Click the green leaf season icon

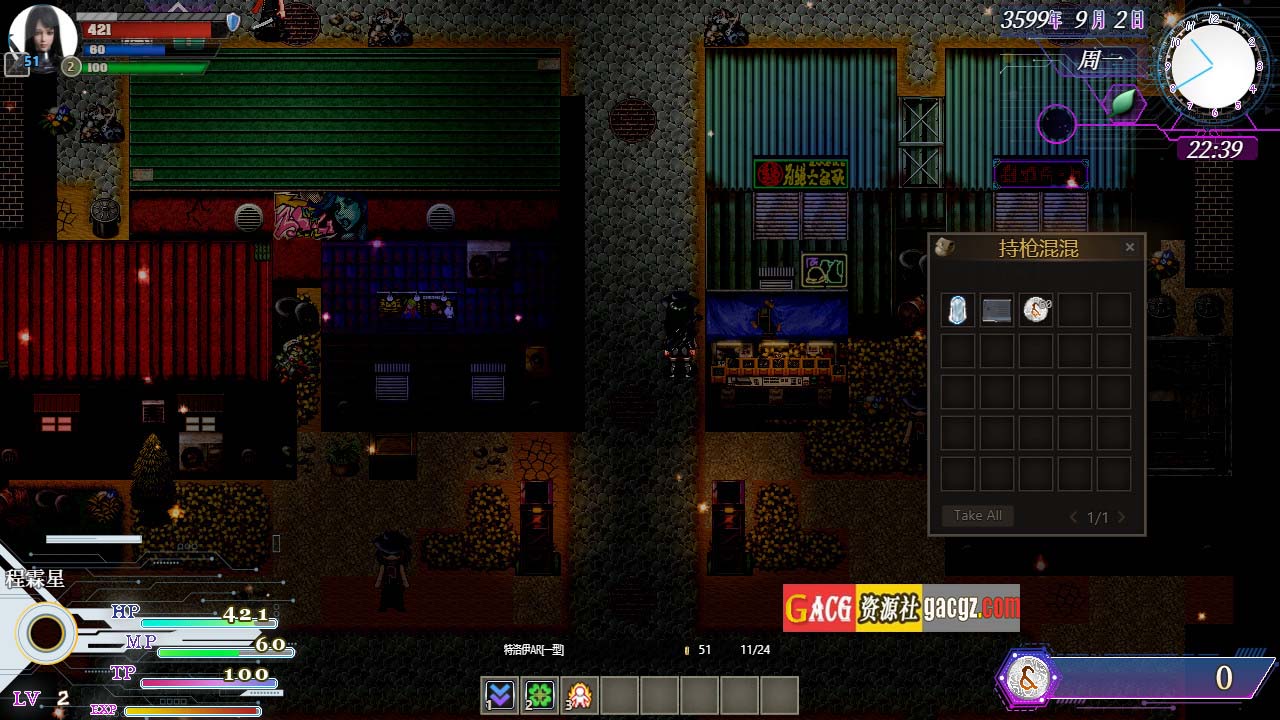[1124, 101]
